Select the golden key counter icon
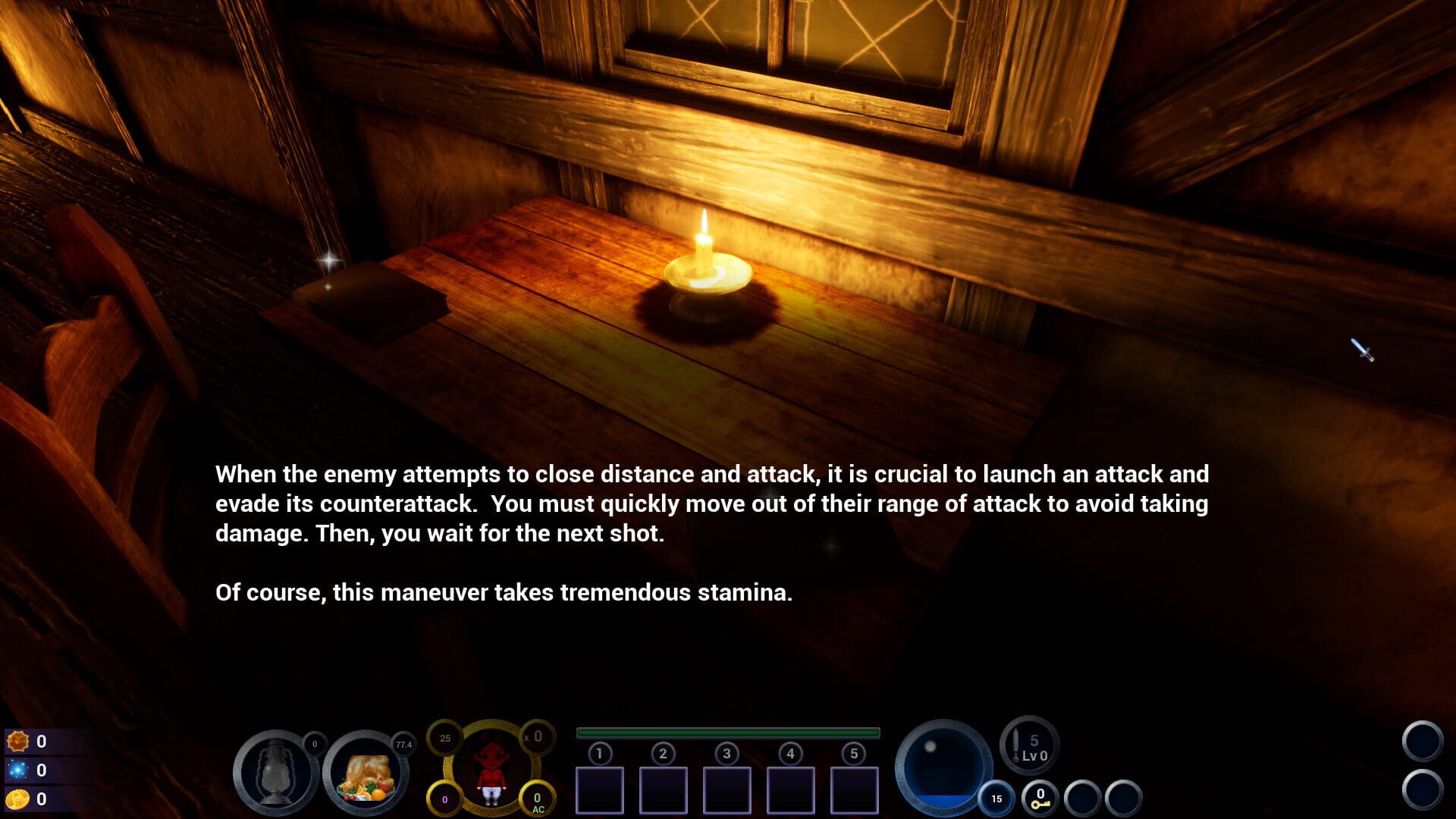The image size is (1456, 819). pyautogui.click(x=1040, y=799)
